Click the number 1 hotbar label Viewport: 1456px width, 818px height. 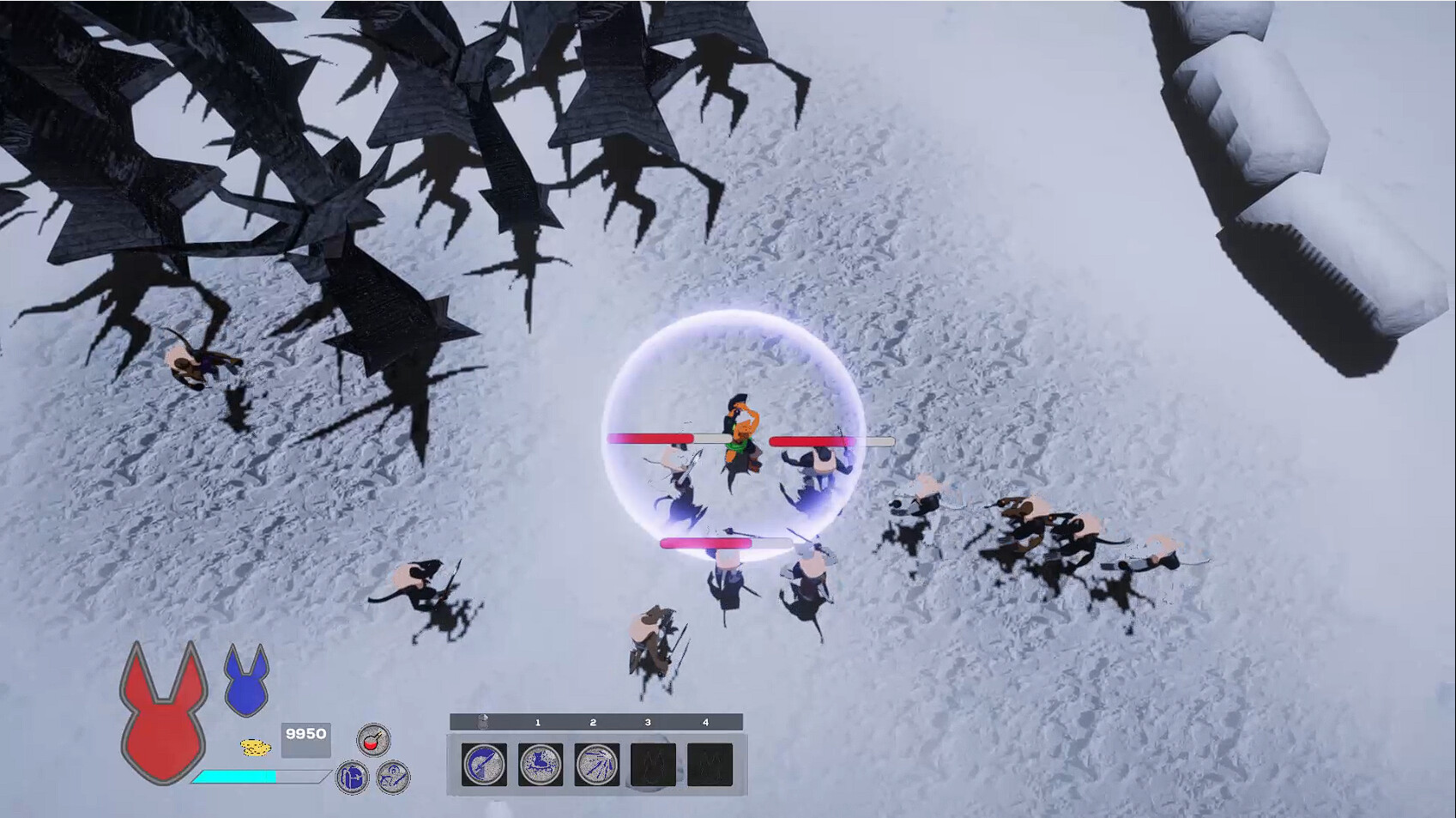click(x=537, y=723)
